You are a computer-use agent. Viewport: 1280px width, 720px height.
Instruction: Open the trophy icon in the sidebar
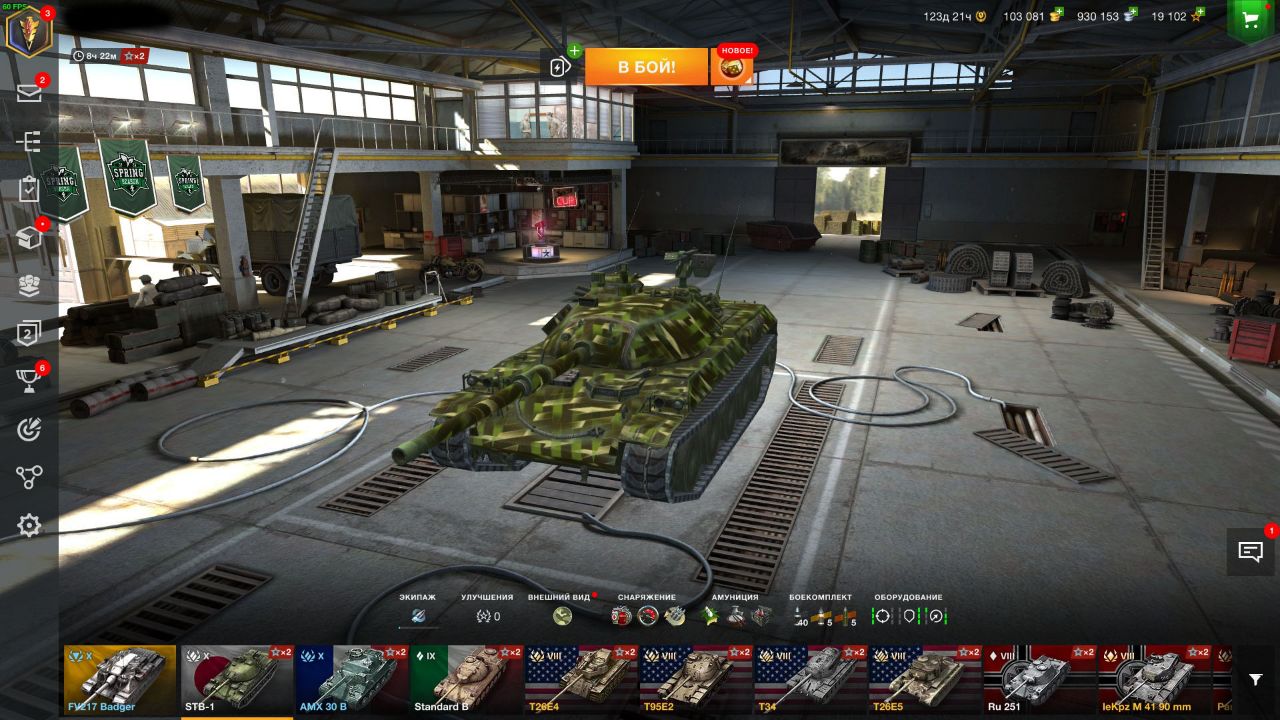(29, 382)
